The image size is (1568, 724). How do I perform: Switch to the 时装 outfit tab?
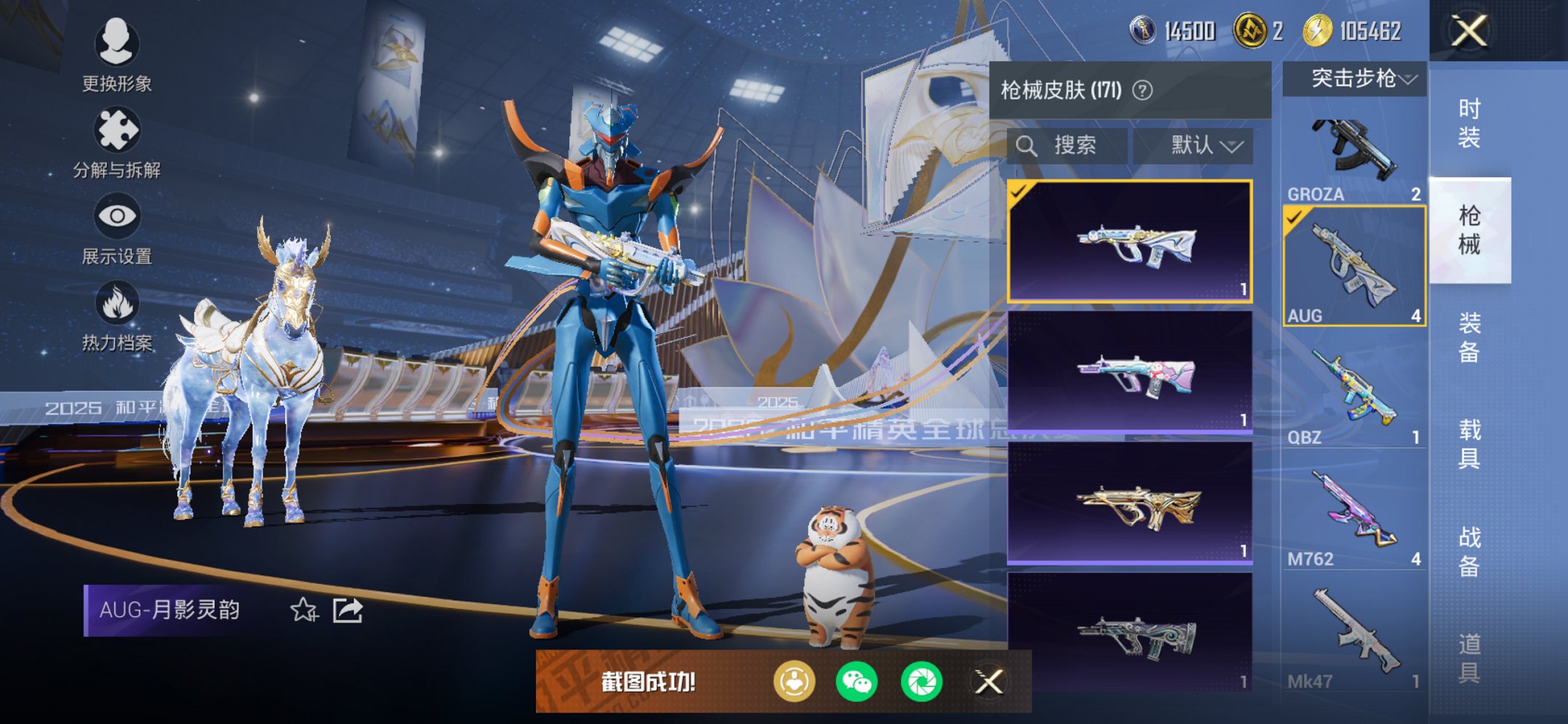(1469, 123)
